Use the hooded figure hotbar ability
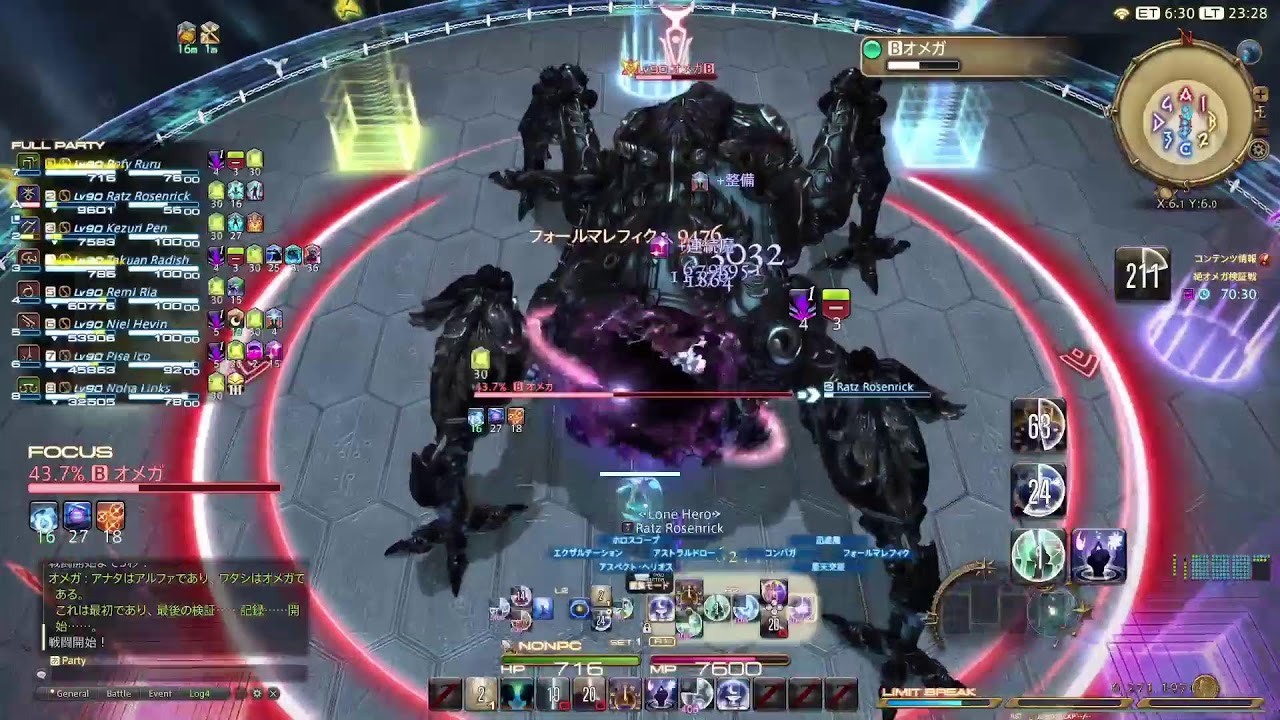The image size is (1280, 720). tap(1100, 555)
